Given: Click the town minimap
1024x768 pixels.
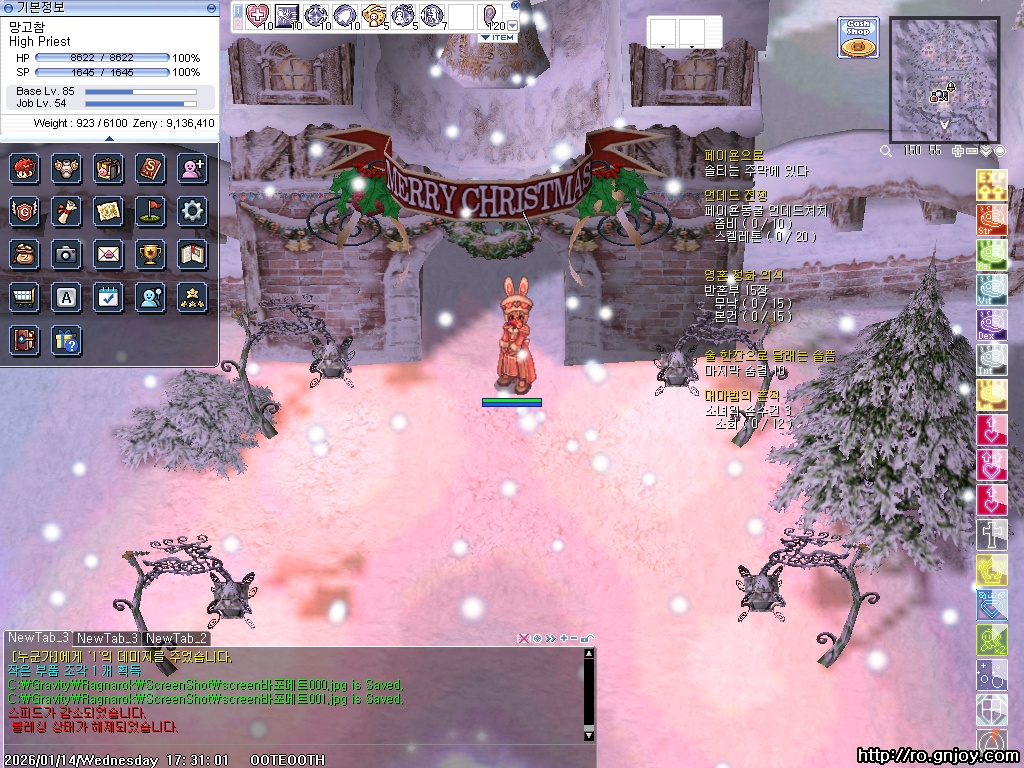Looking at the screenshot, I should [943, 80].
